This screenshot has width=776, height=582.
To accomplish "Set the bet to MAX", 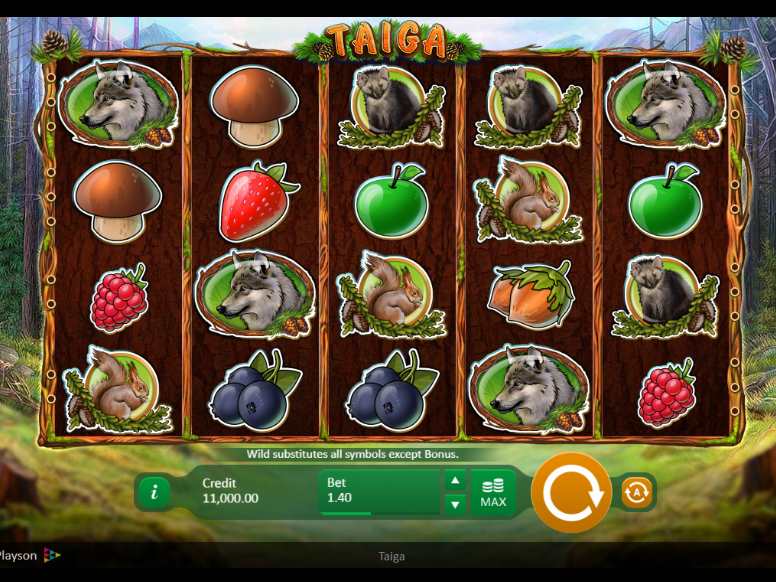I will pos(493,493).
